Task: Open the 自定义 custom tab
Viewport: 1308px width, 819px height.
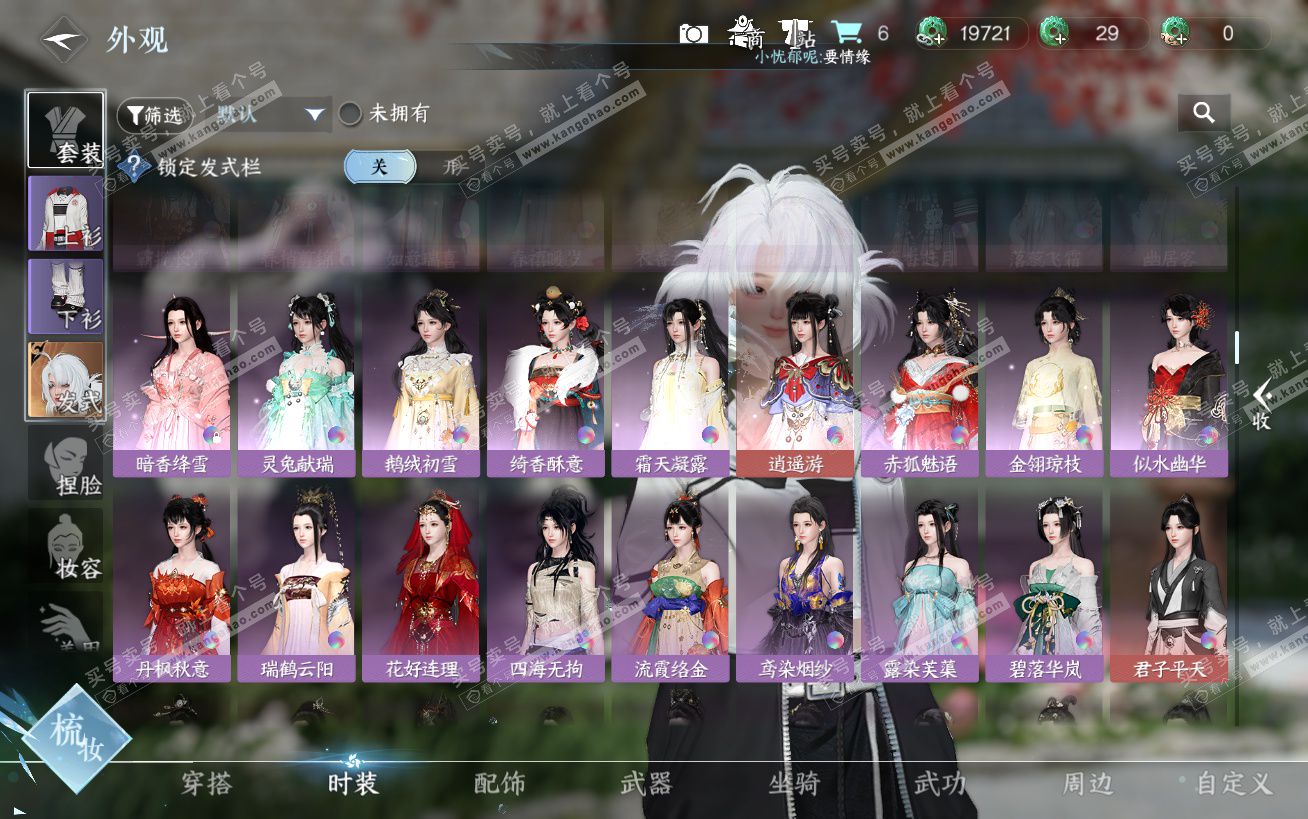Action: [1233, 783]
